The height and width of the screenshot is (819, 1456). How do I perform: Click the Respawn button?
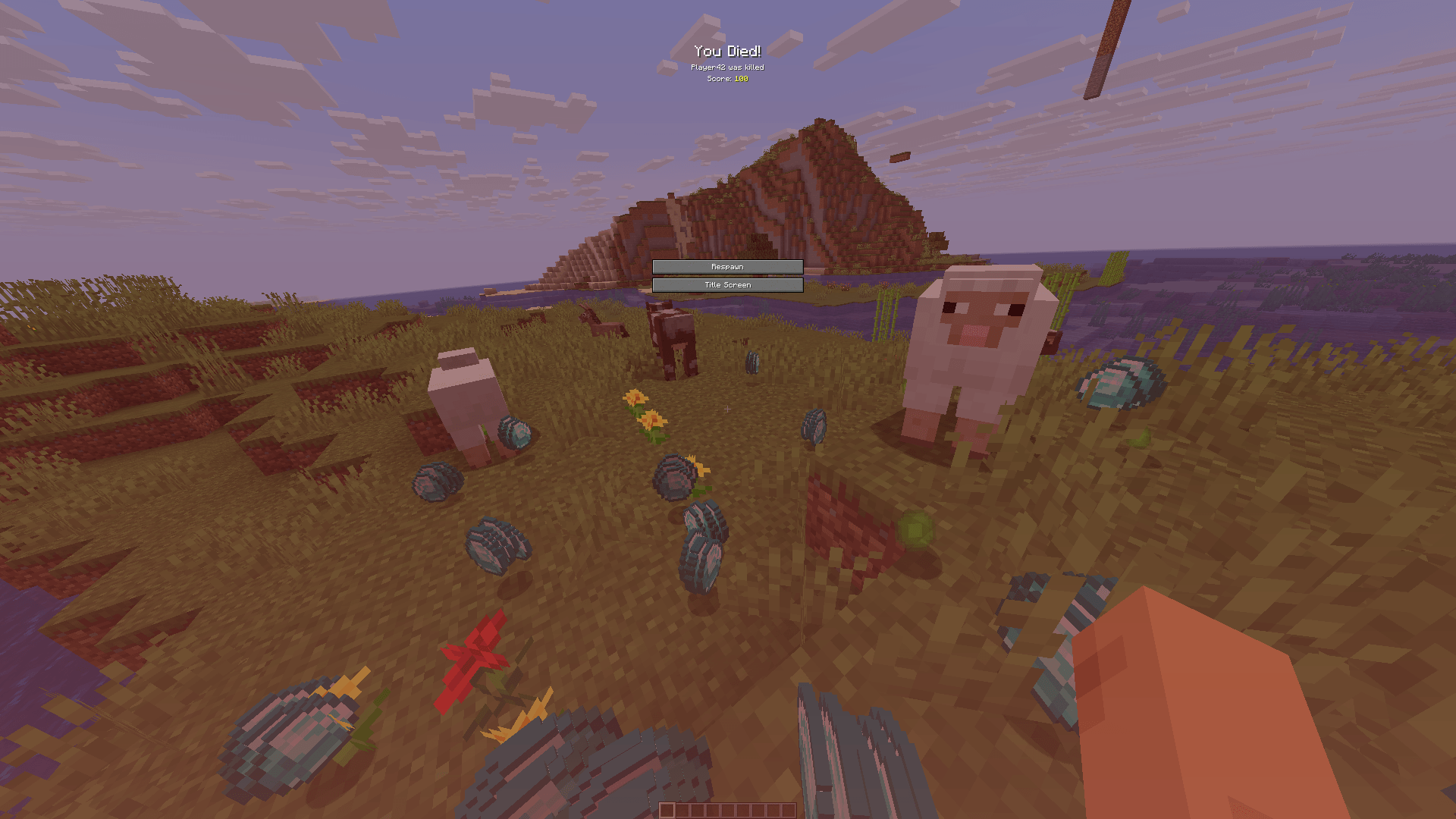[727, 266]
